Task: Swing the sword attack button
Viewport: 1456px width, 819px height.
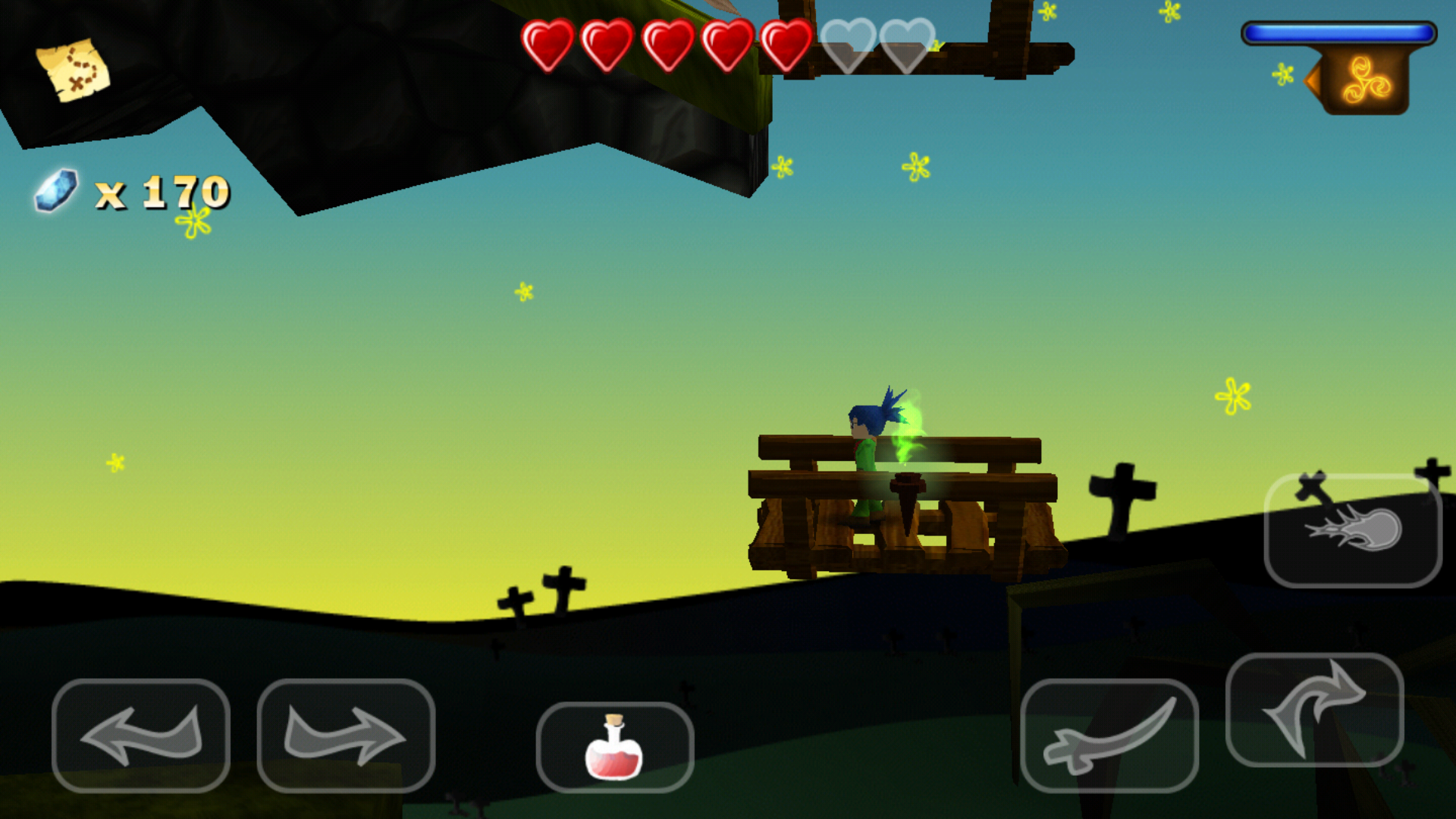Action: point(1109,735)
